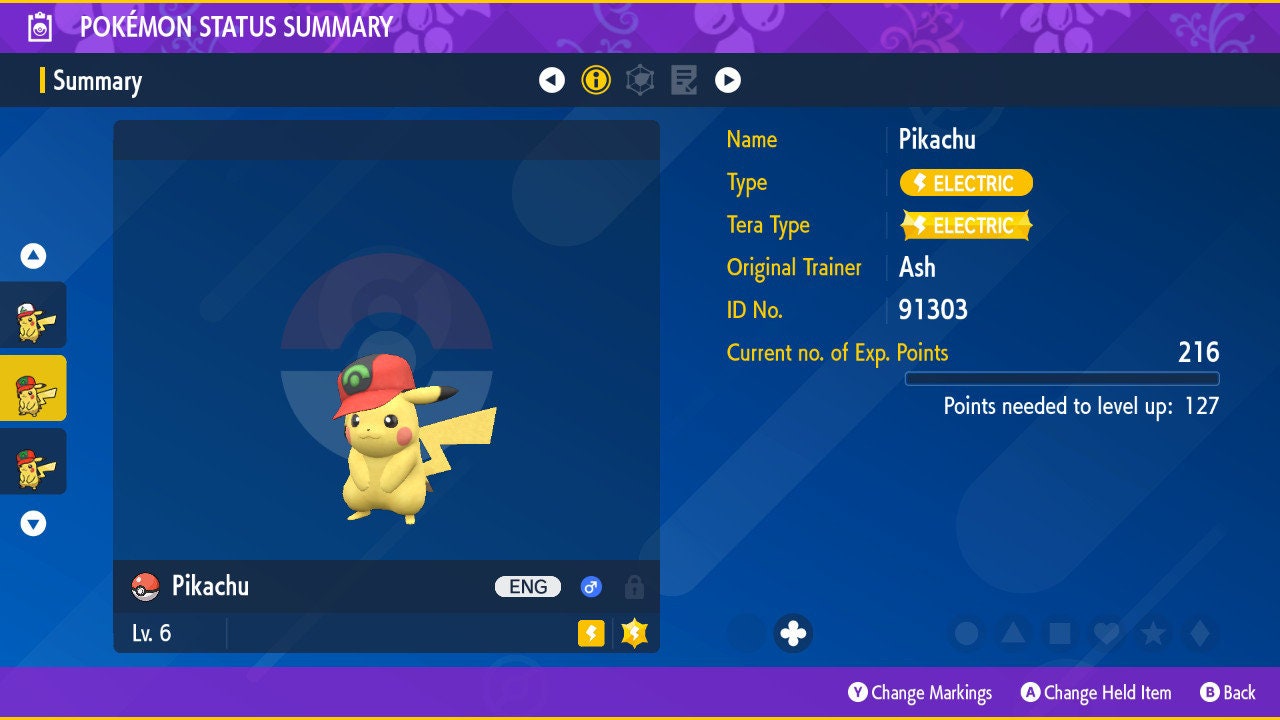Go to the next summary page arrow
1280x720 pixels.
pos(728,80)
